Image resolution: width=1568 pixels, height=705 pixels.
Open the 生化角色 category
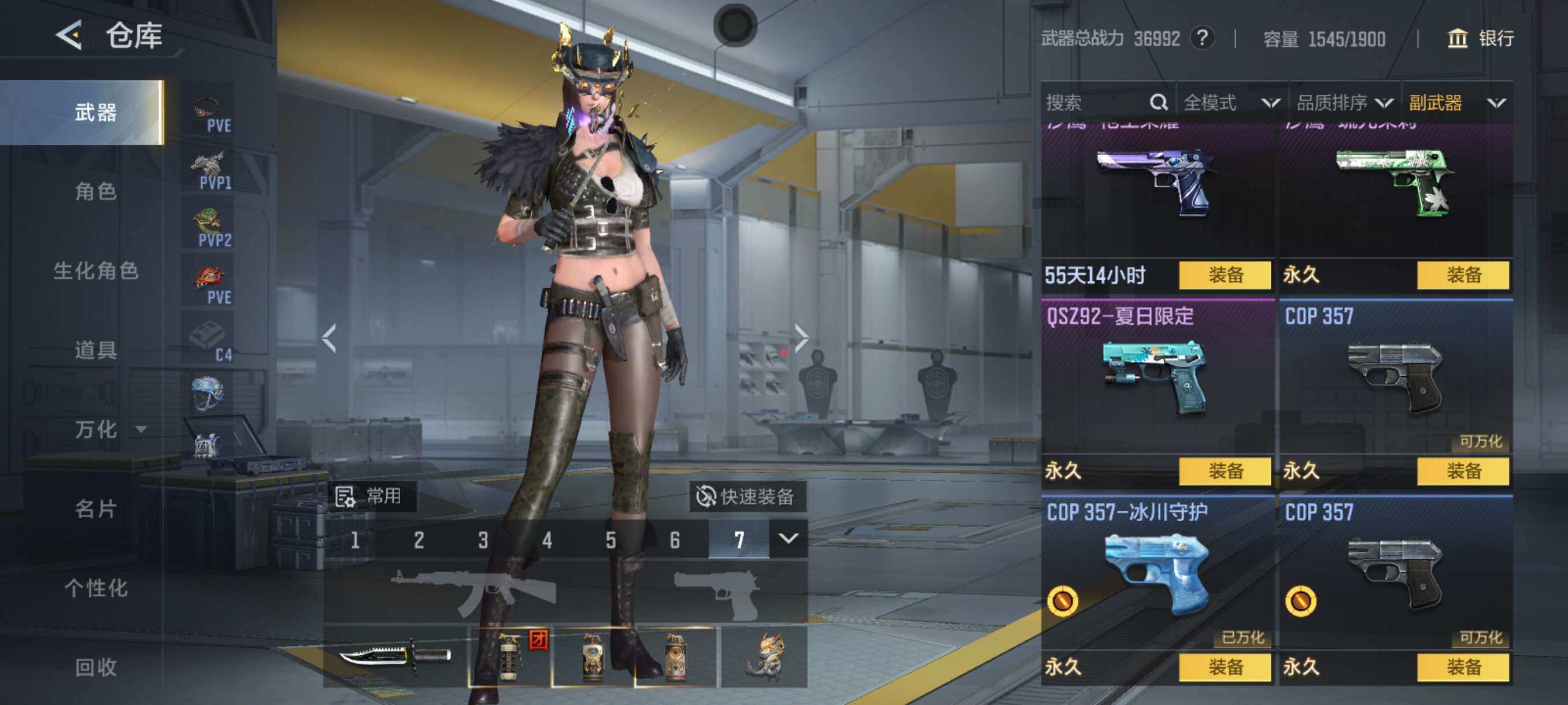click(95, 270)
